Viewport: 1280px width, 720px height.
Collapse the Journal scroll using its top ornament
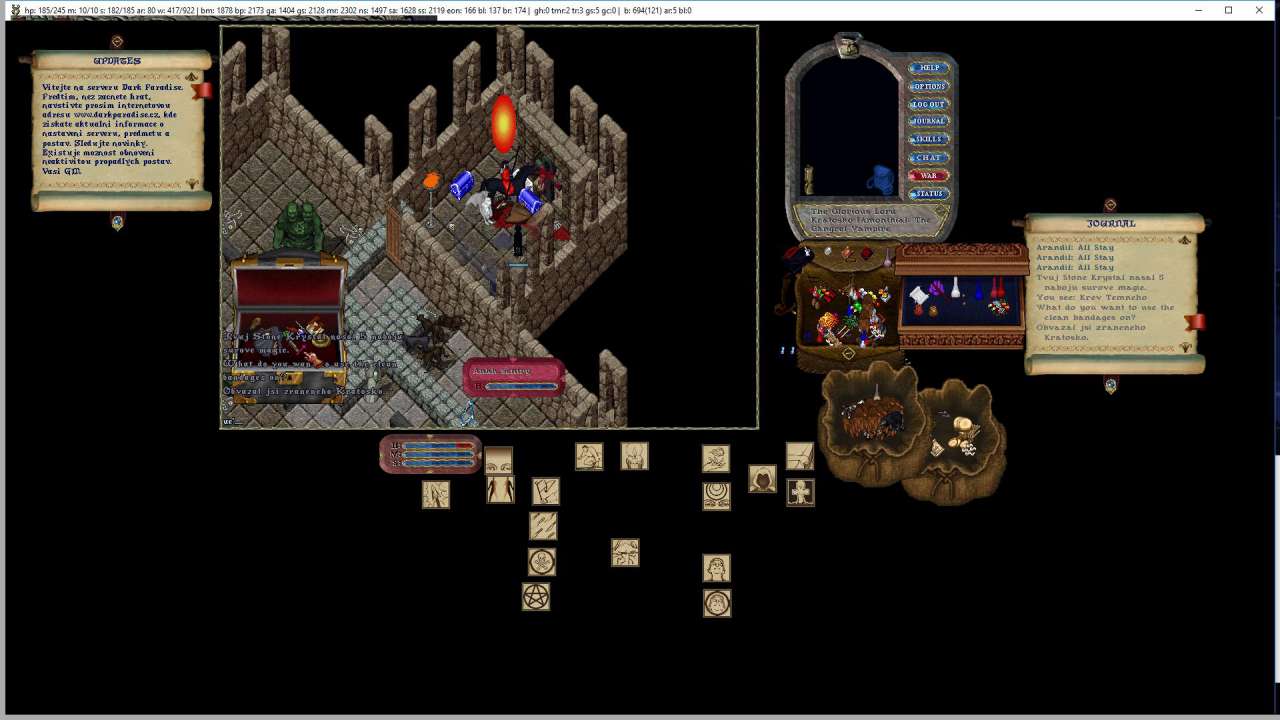coord(1110,205)
